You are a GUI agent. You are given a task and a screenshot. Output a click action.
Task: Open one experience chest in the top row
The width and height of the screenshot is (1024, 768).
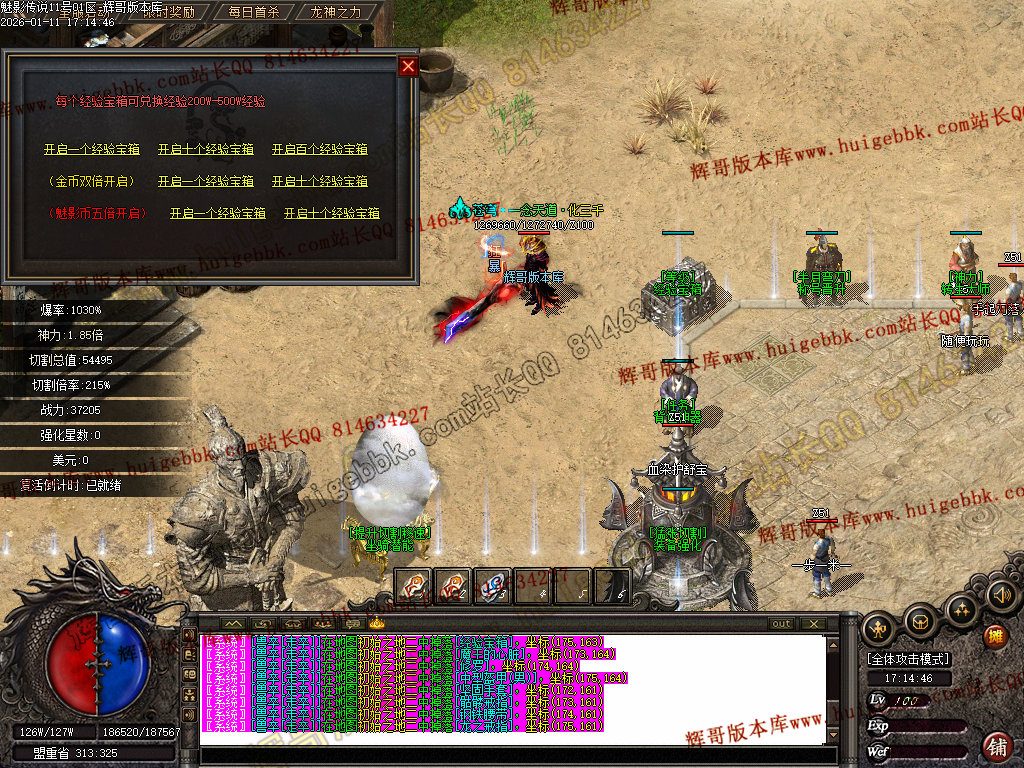tap(92, 149)
